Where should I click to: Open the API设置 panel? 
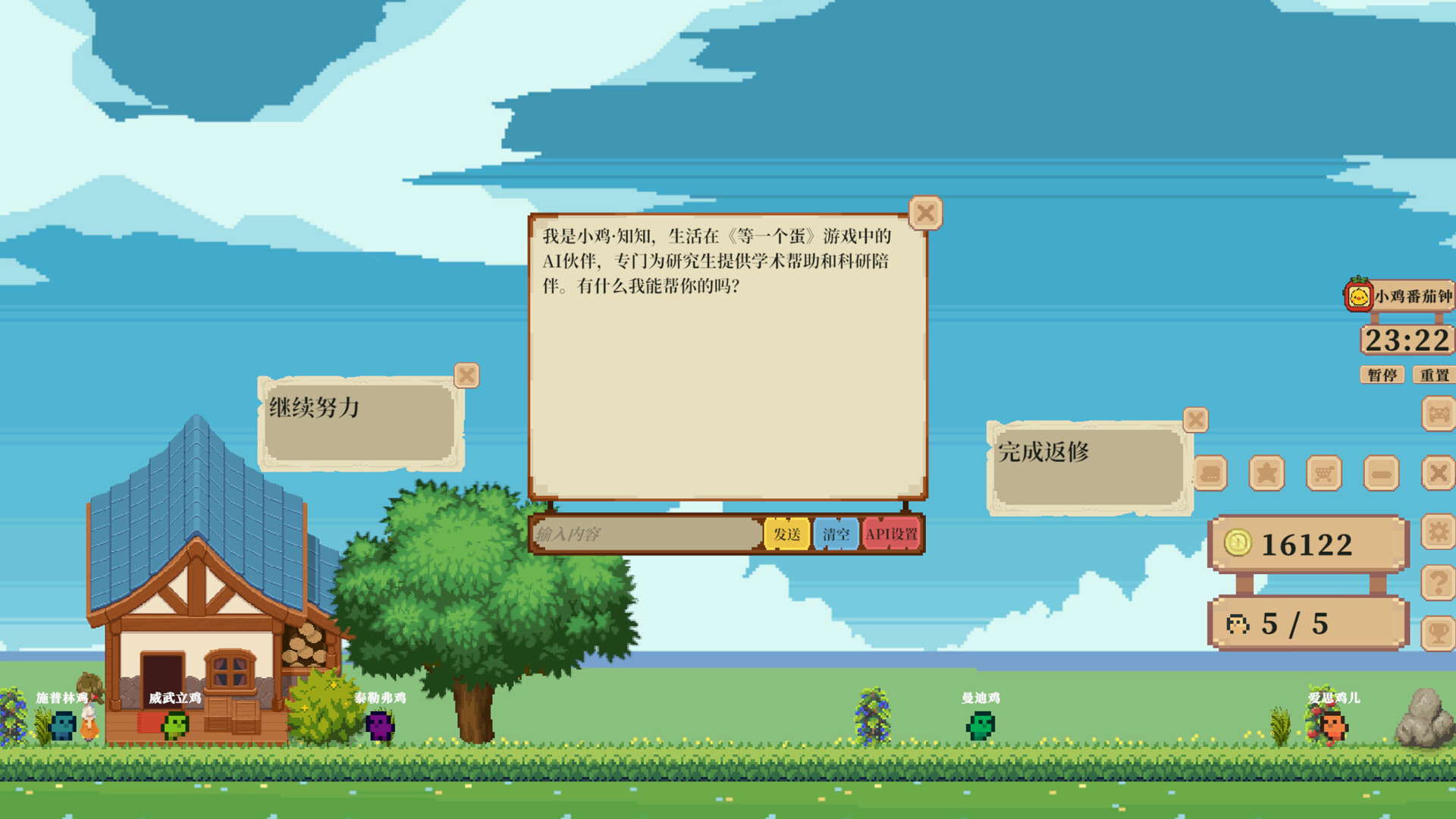pyautogui.click(x=893, y=534)
